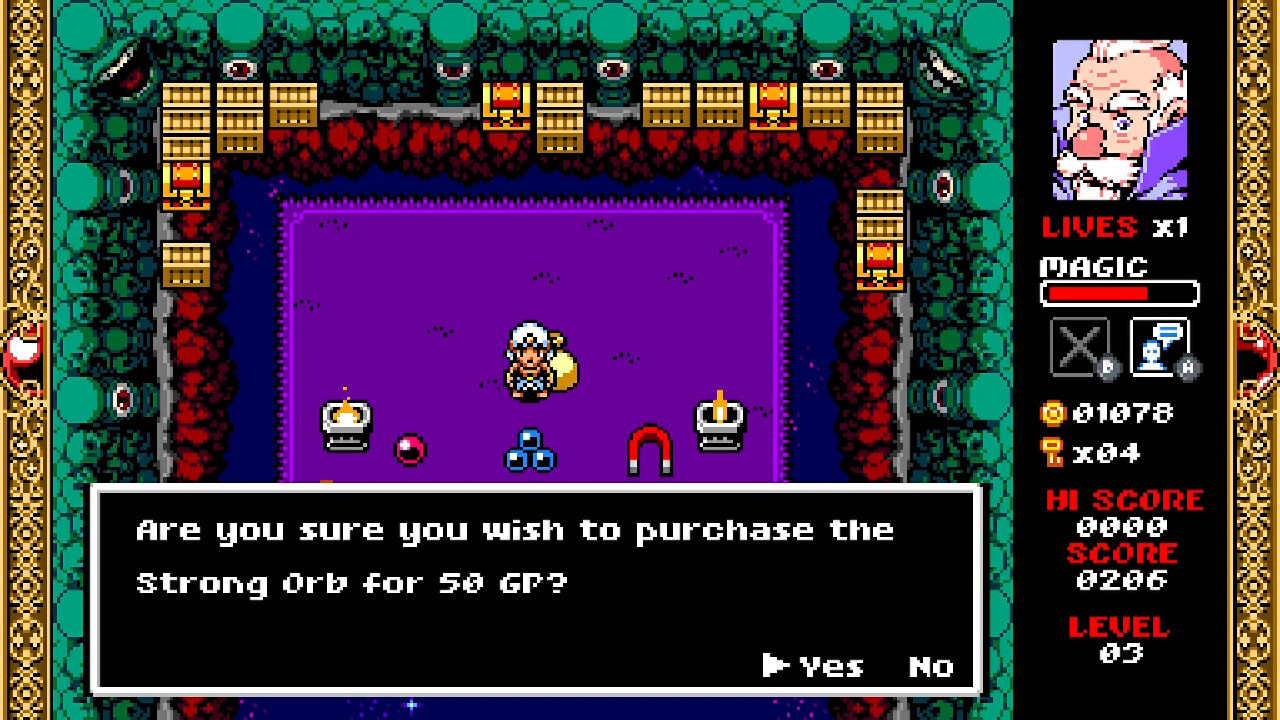
Task: Click the LIVES x1 indicator
Action: click(x=1113, y=226)
